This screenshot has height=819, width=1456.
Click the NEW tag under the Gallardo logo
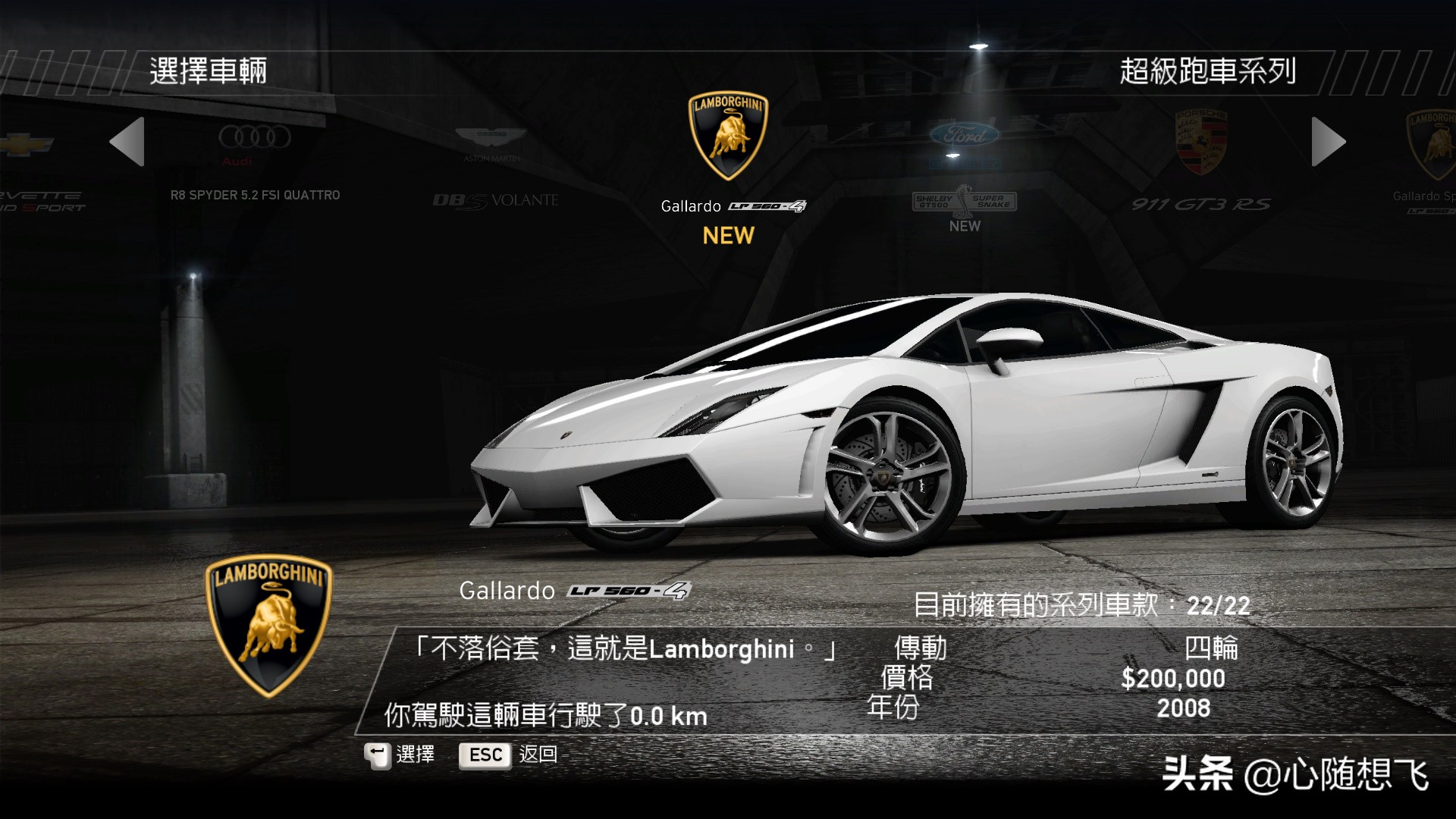click(x=728, y=237)
